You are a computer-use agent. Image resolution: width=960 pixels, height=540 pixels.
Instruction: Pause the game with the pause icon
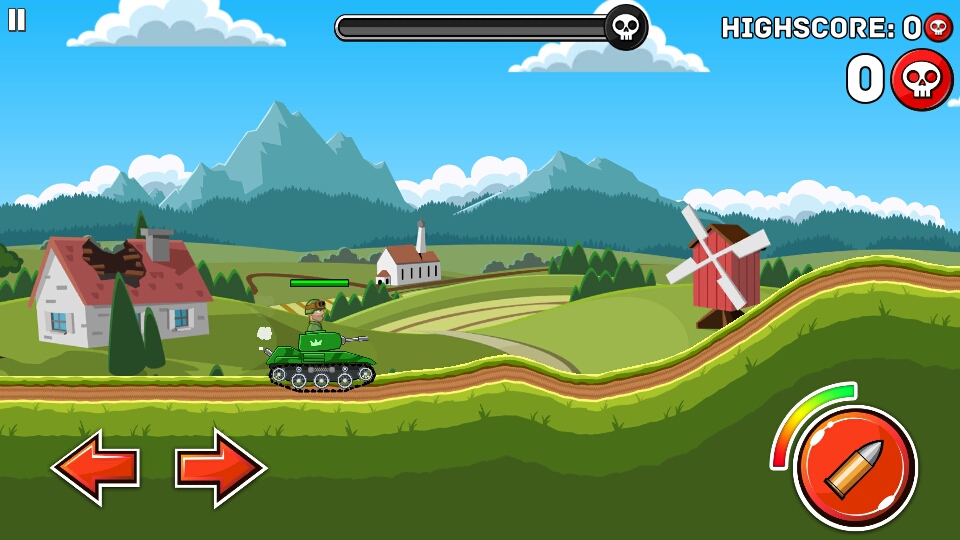click(17, 20)
